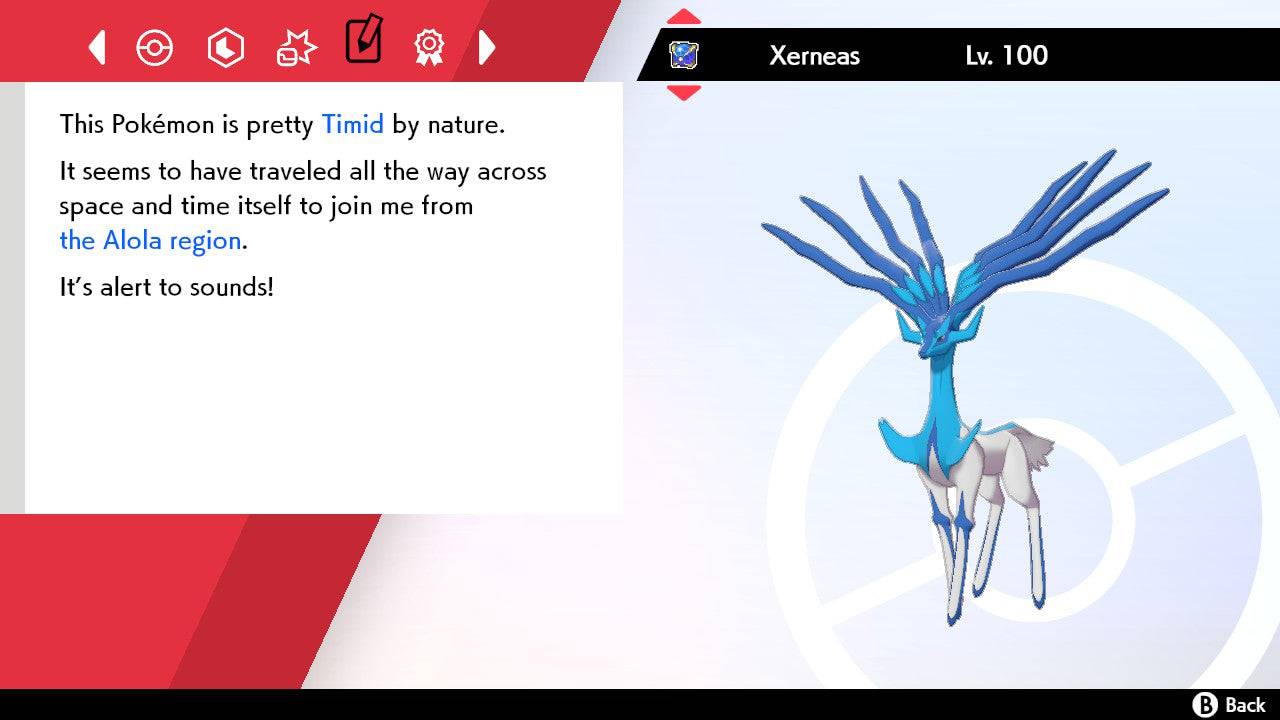Select the blue Timid nature text
1280x720 pixels.
[x=352, y=124]
